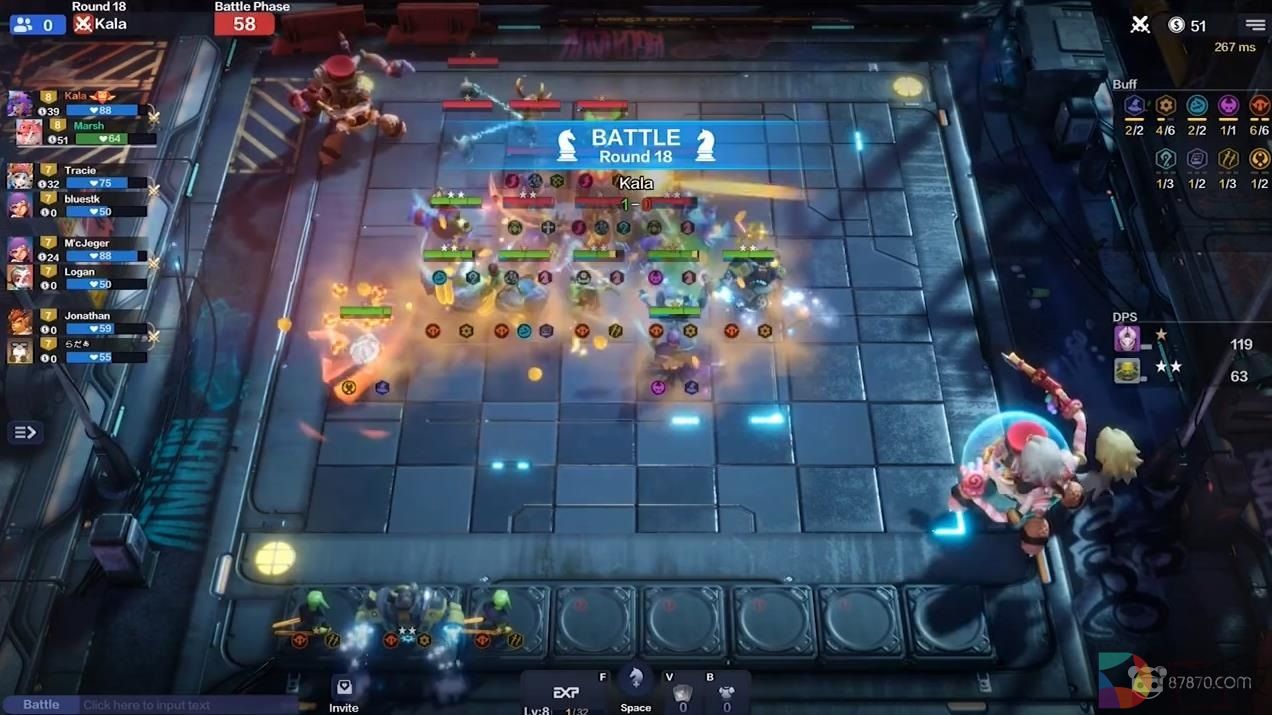The height and width of the screenshot is (715, 1272).
Task: Select the purple hero in the DPS list
Action: [x=1128, y=339]
